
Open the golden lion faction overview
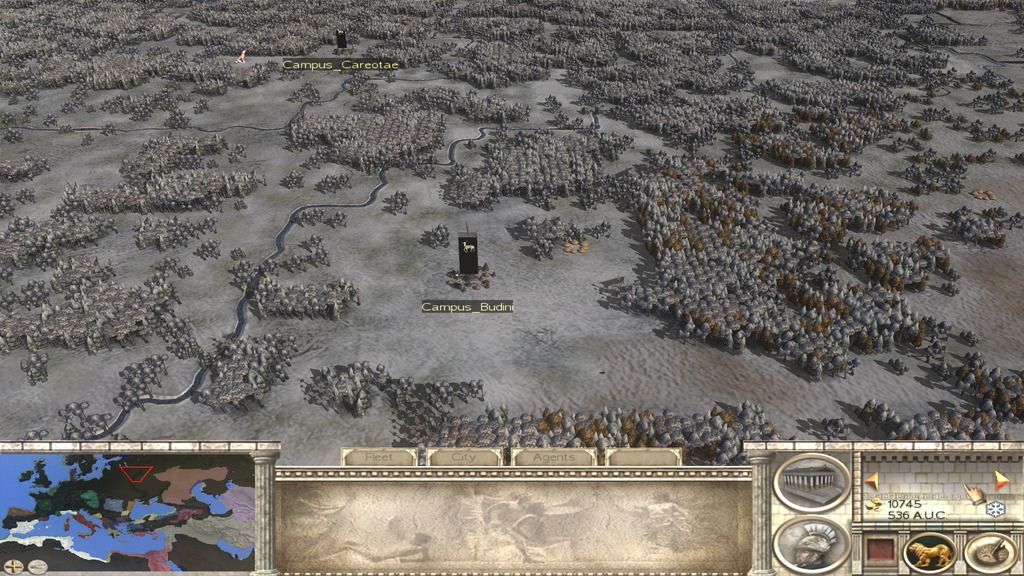(x=929, y=553)
